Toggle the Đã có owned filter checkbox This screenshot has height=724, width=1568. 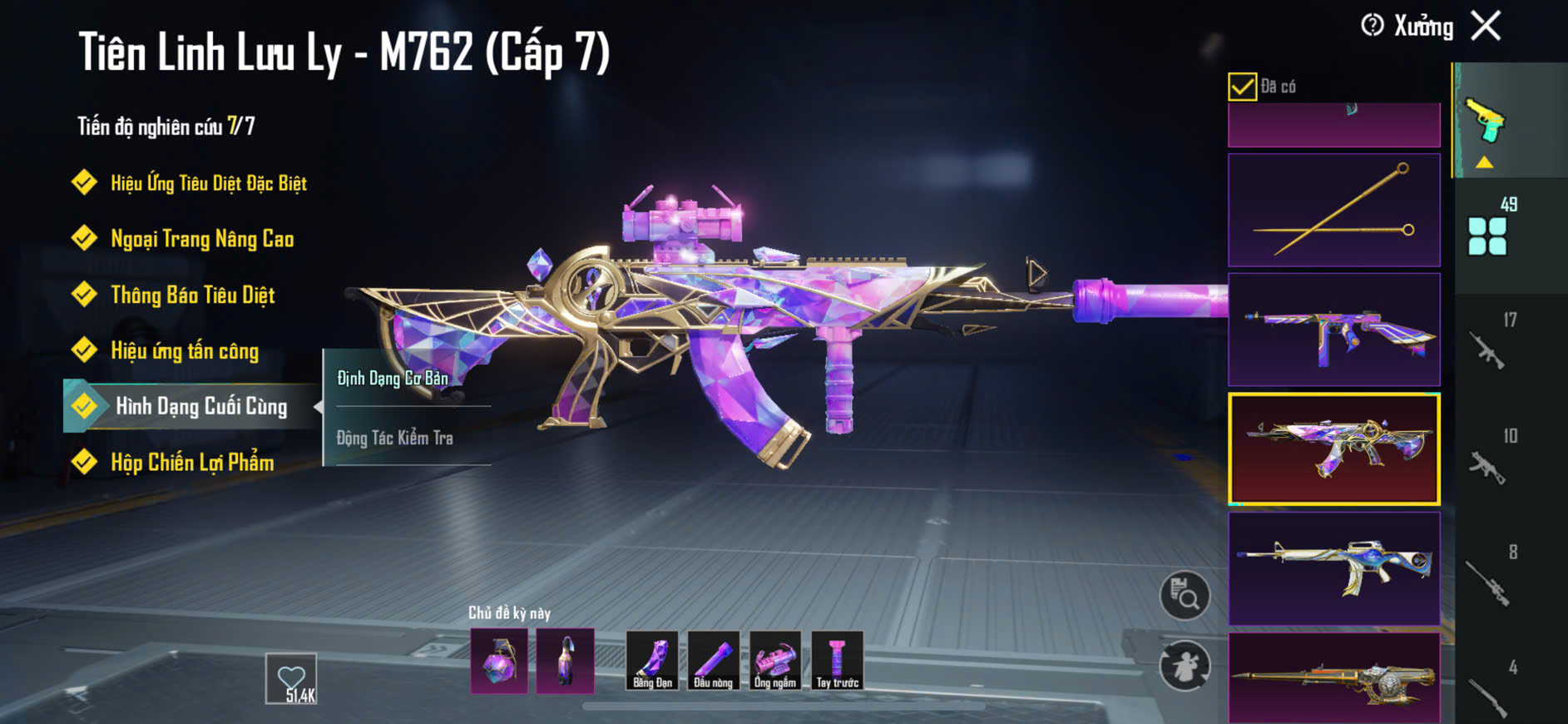pyautogui.click(x=1242, y=87)
